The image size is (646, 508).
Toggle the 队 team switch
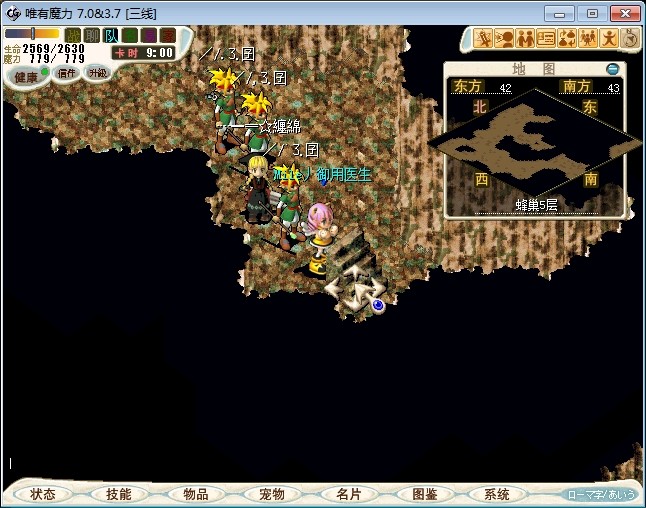(x=111, y=35)
